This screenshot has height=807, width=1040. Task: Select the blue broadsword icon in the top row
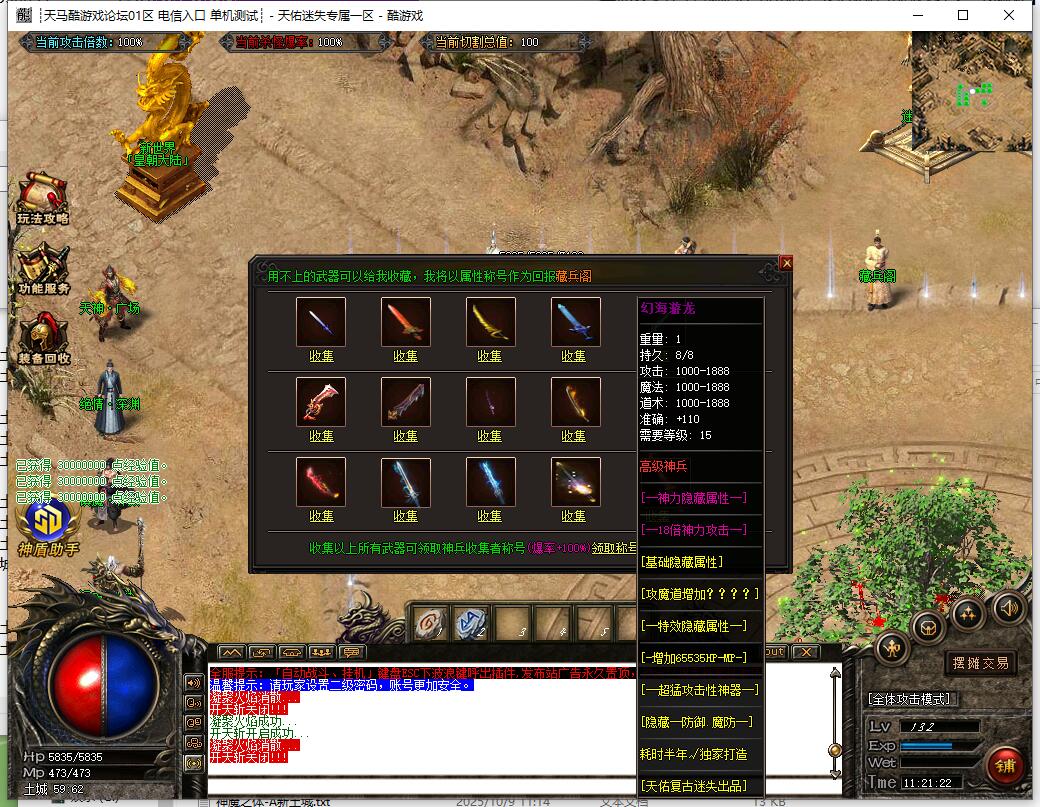point(576,322)
